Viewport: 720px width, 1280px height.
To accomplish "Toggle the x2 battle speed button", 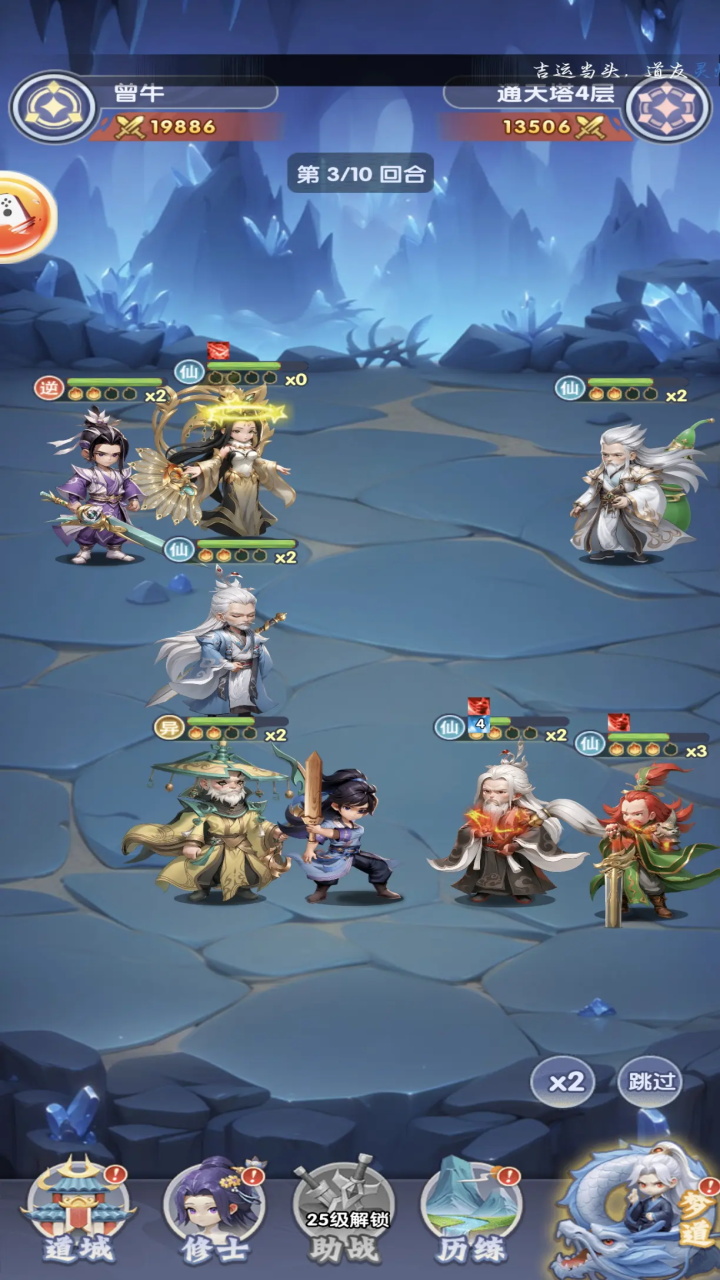I will coord(566,1083).
